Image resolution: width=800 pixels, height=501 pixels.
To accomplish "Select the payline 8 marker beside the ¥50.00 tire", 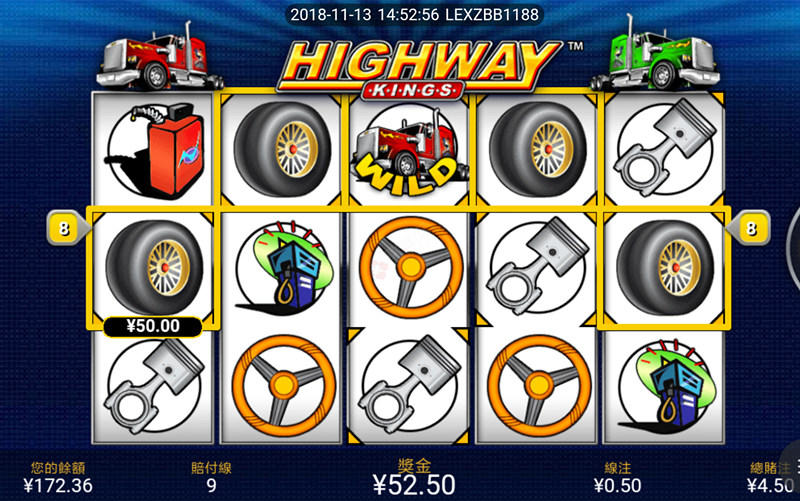I will [x=65, y=229].
